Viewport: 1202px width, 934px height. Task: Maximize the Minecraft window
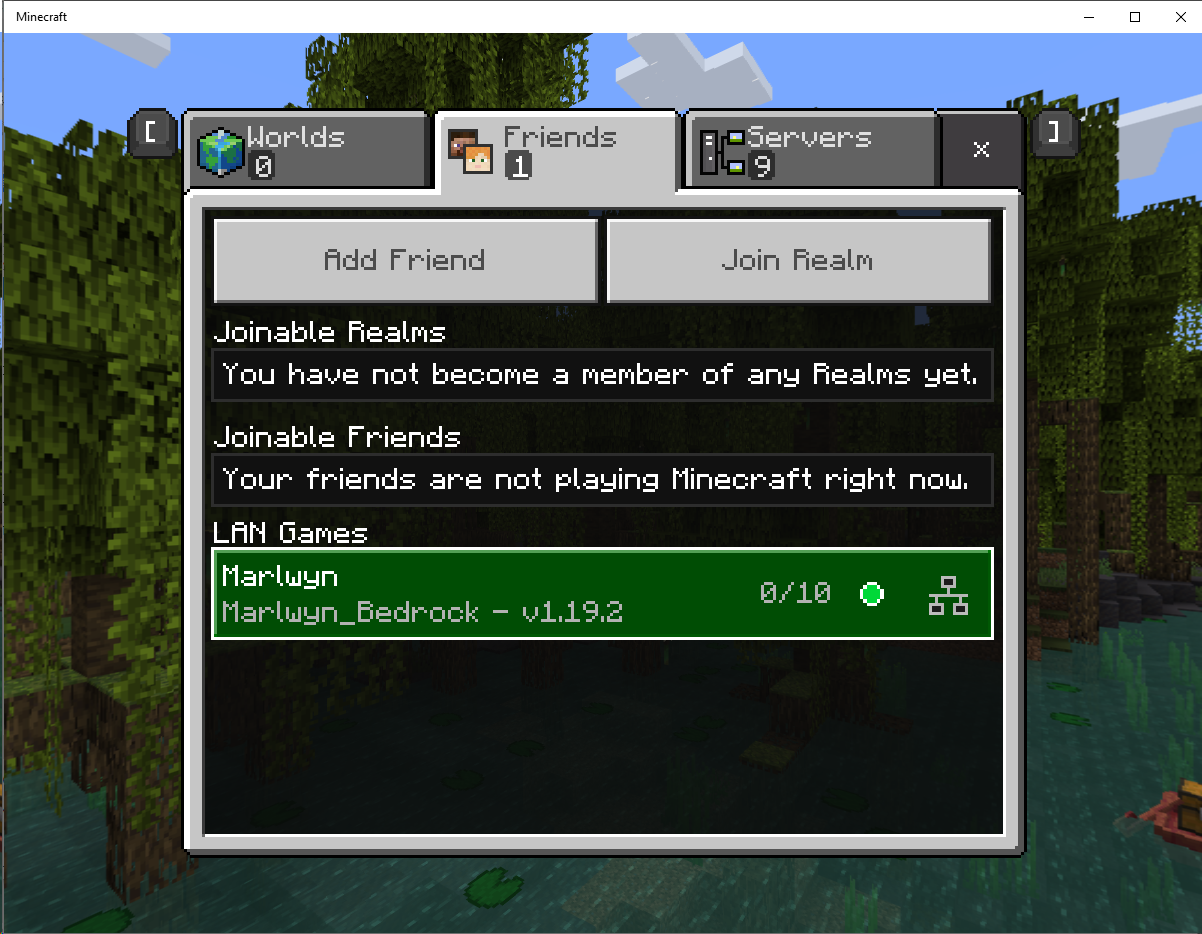click(x=1135, y=17)
